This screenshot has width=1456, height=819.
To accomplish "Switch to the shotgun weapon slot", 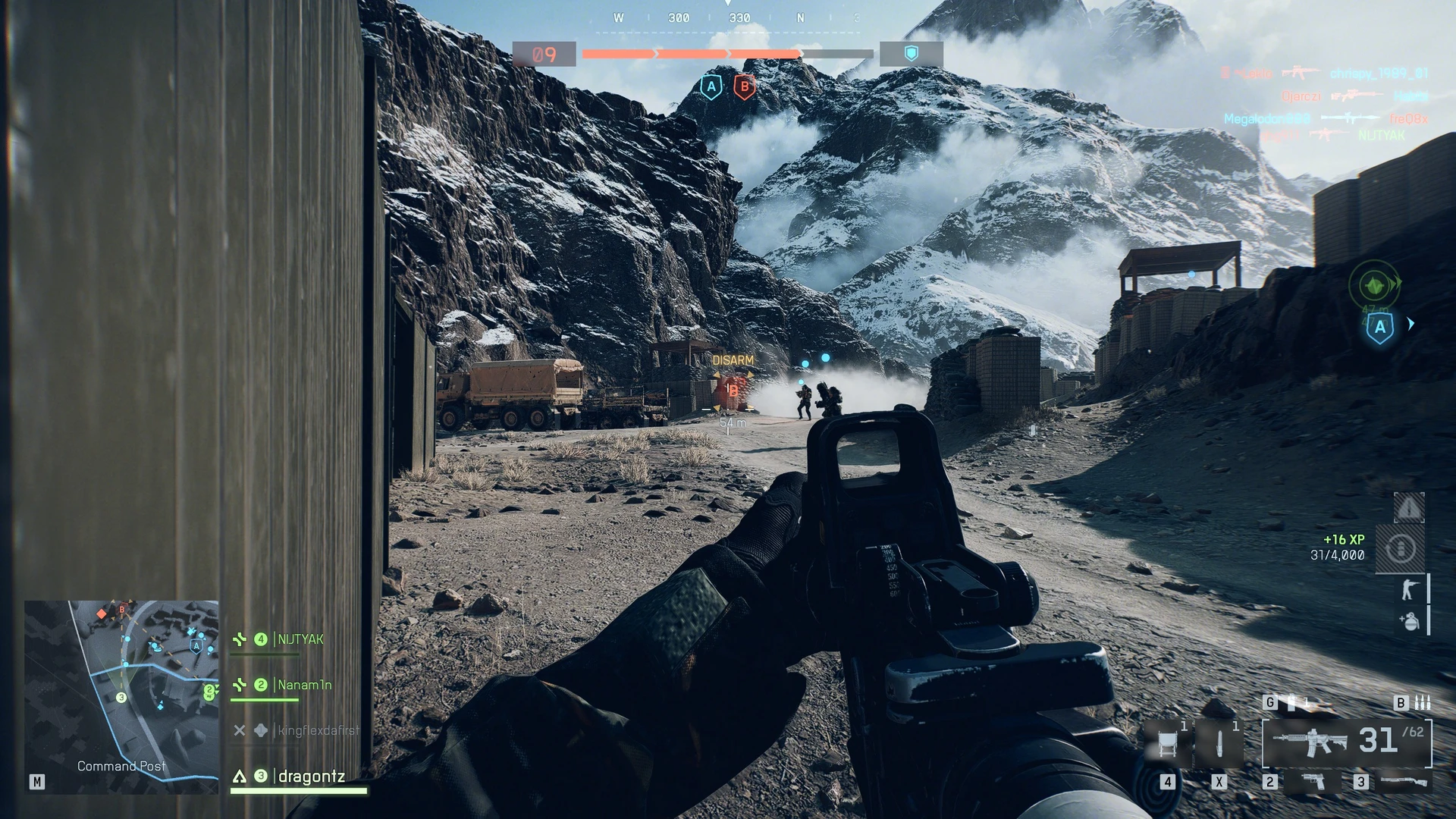I will click(1404, 781).
